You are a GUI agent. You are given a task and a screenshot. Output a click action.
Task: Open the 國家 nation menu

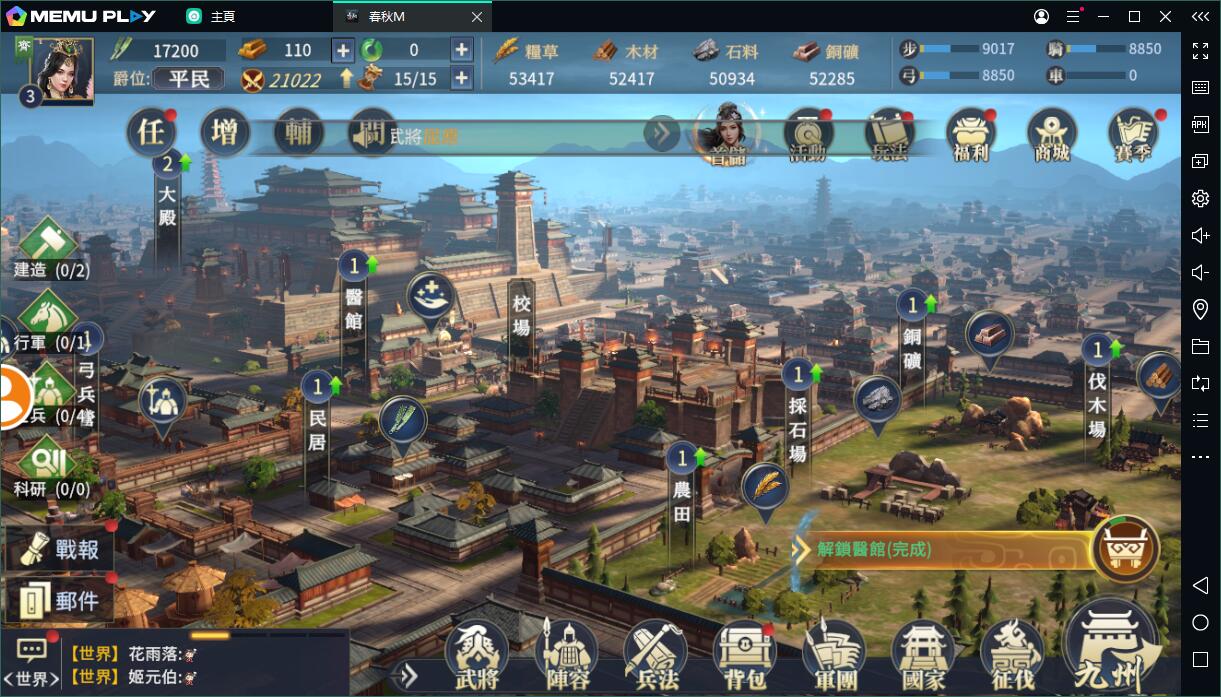coord(923,656)
